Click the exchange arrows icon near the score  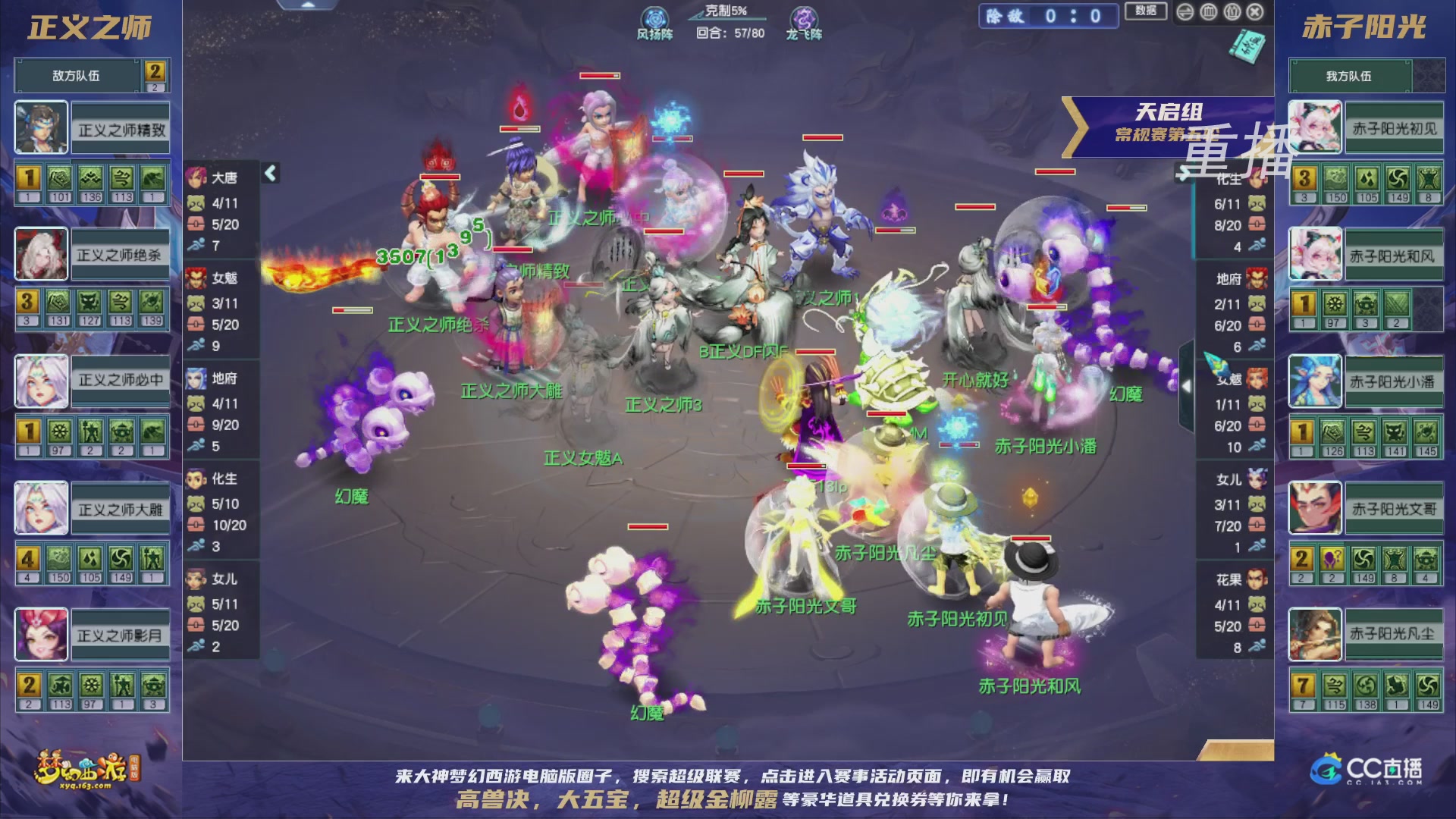click(1185, 12)
